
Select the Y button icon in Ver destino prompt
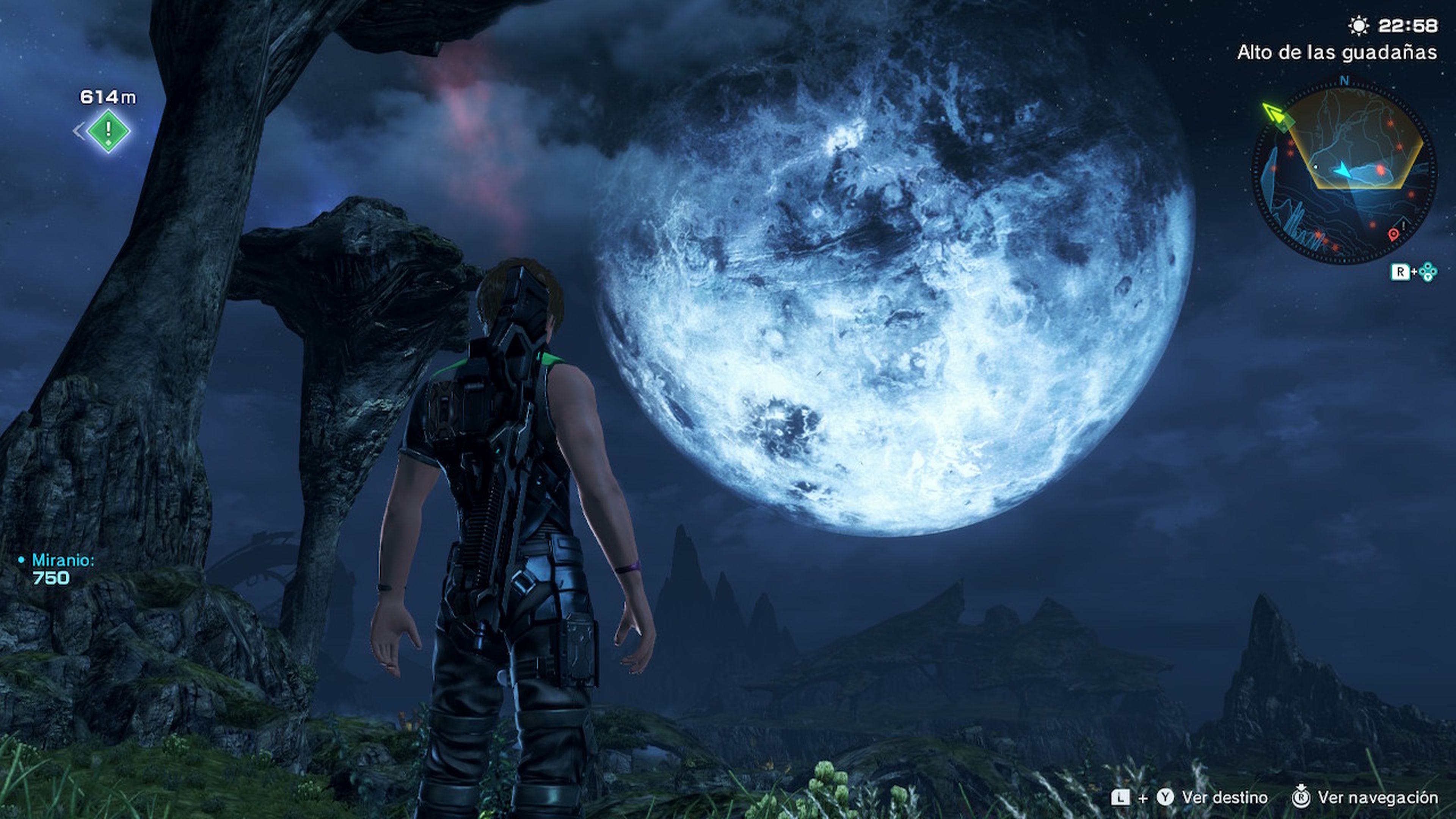click(x=1166, y=799)
